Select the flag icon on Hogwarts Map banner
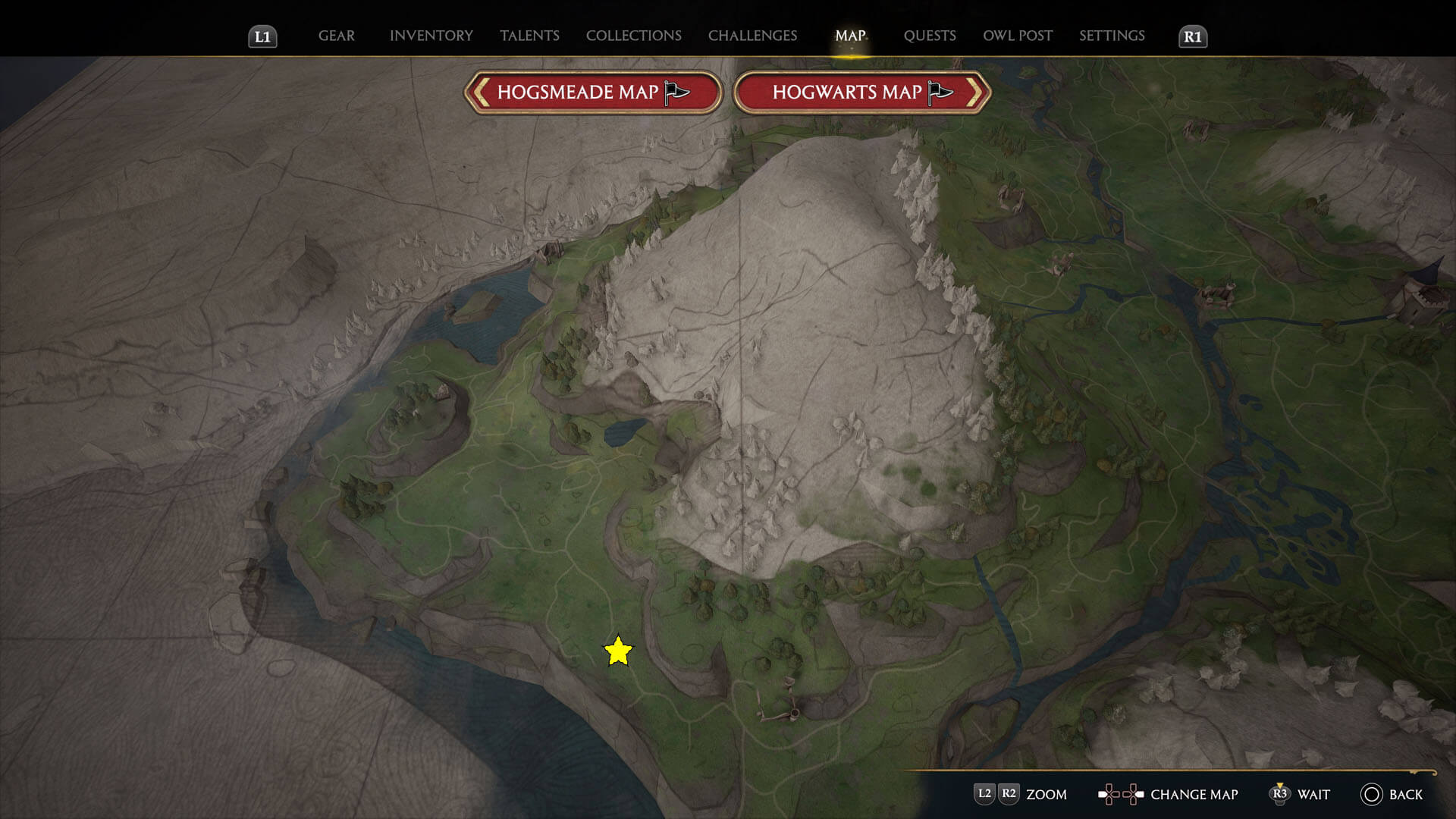1456x819 pixels. click(940, 91)
